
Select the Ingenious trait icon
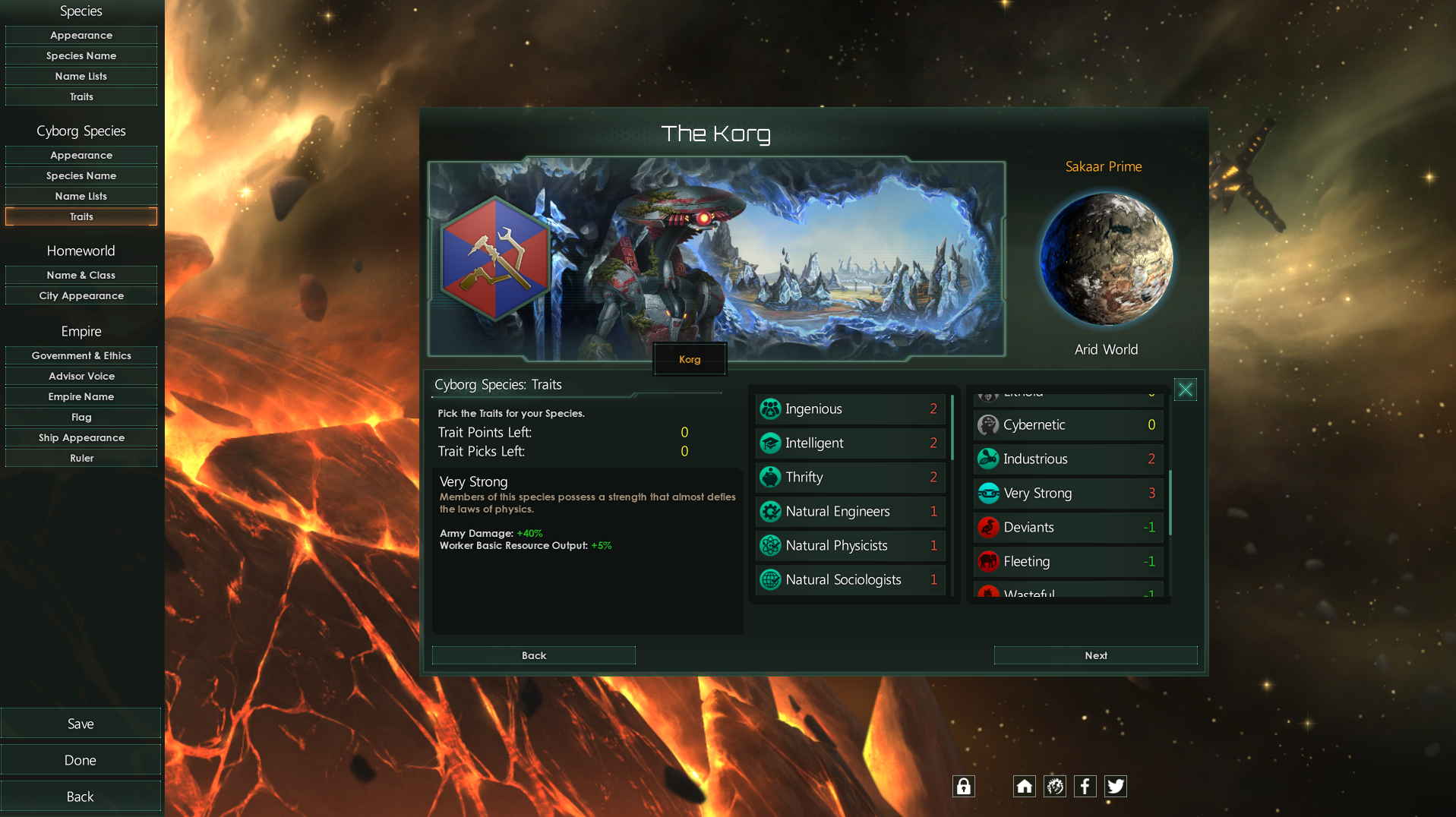pos(769,408)
